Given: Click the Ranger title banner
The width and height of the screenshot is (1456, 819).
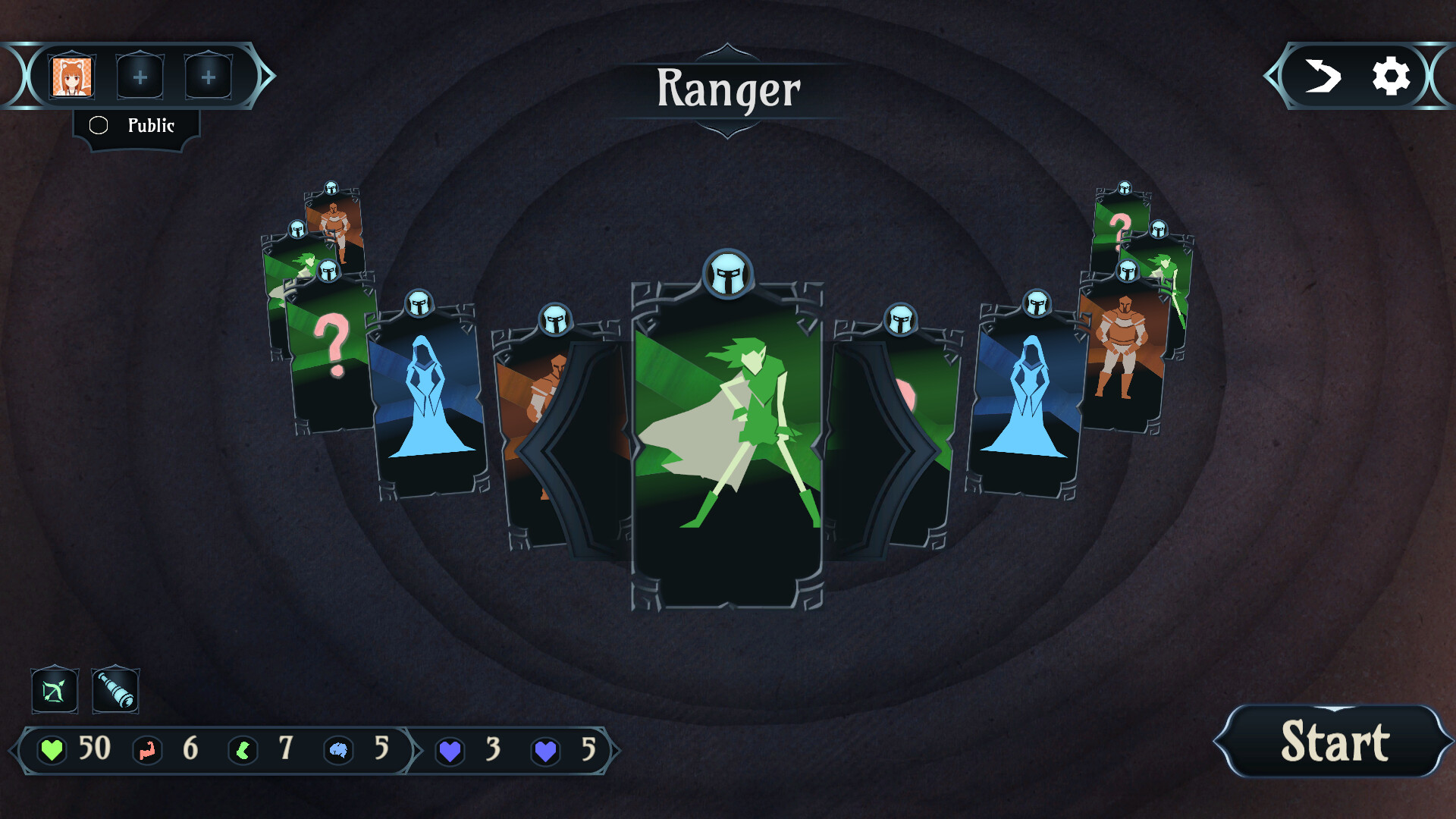Looking at the screenshot, I should click(727, 89).
